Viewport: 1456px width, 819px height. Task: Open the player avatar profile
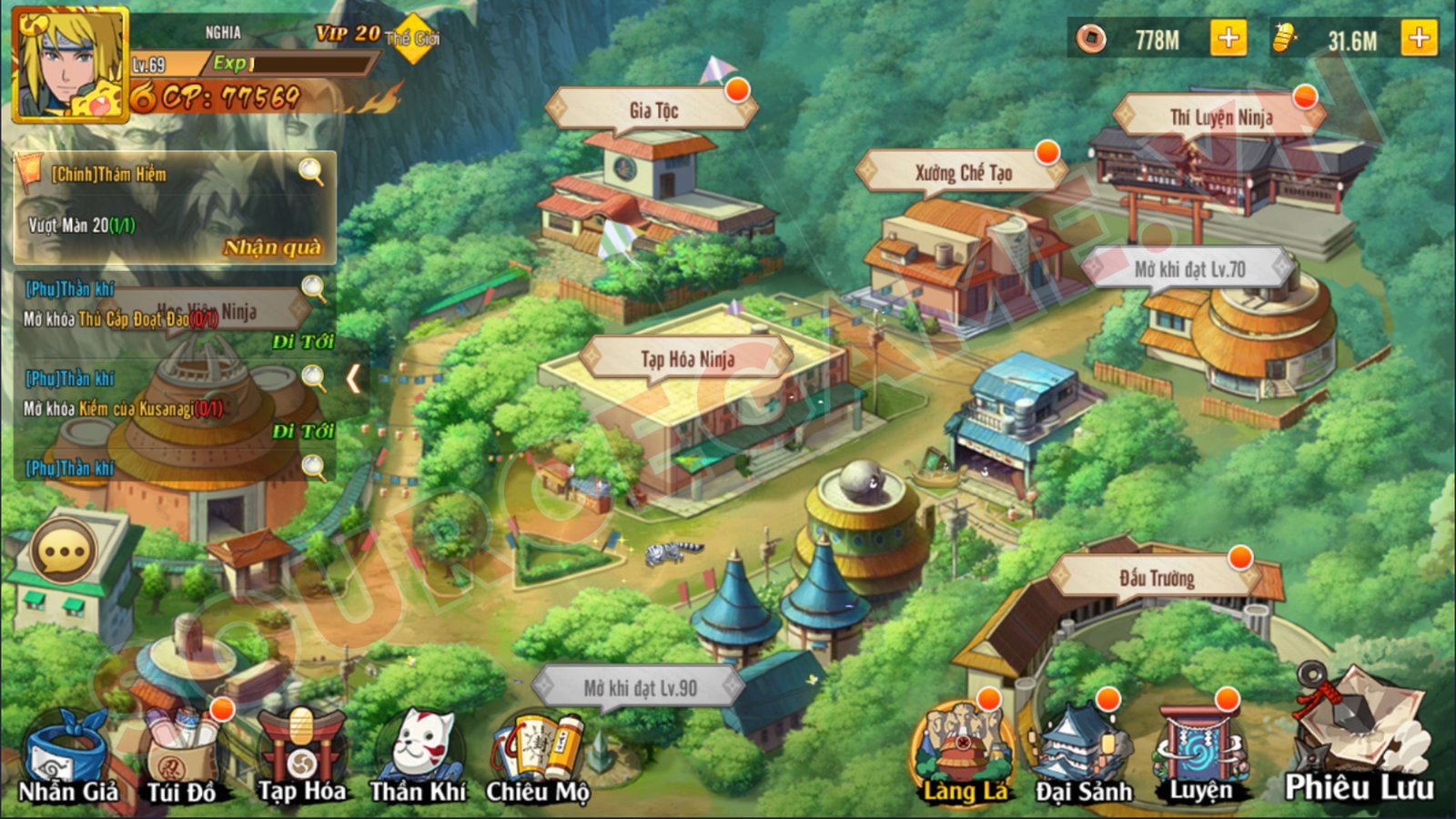point(70,64)
